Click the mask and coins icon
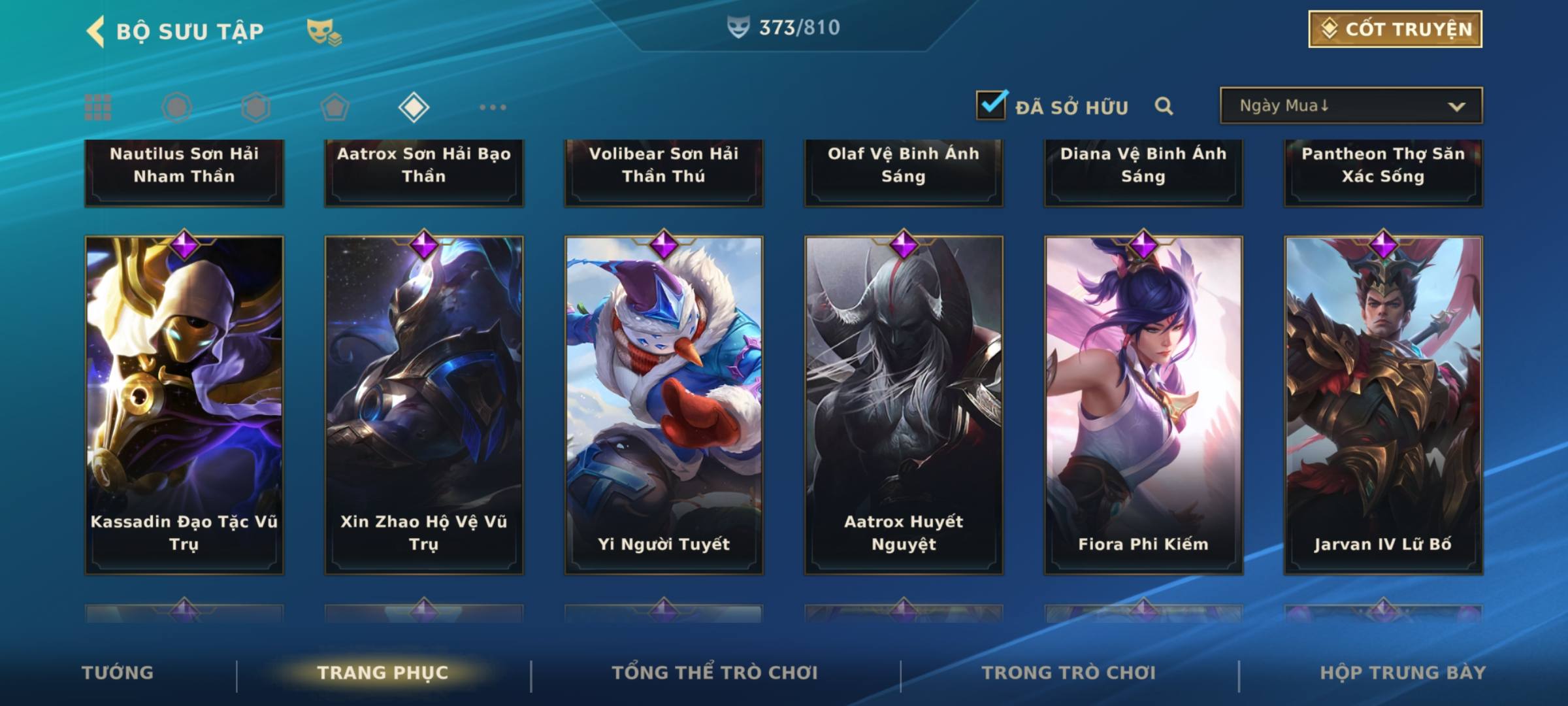This screenshot has width=1568, height=706. 324,31
